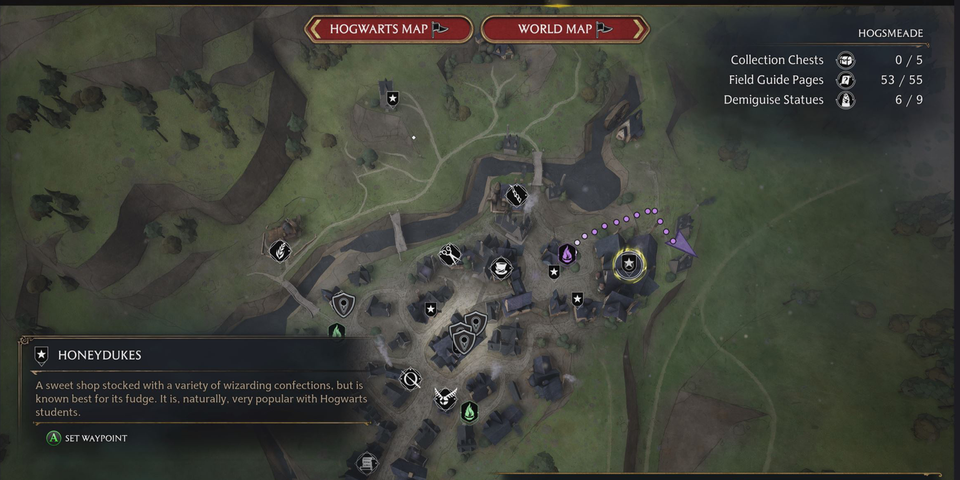Select the wand shop marker near the bridge

516,195
